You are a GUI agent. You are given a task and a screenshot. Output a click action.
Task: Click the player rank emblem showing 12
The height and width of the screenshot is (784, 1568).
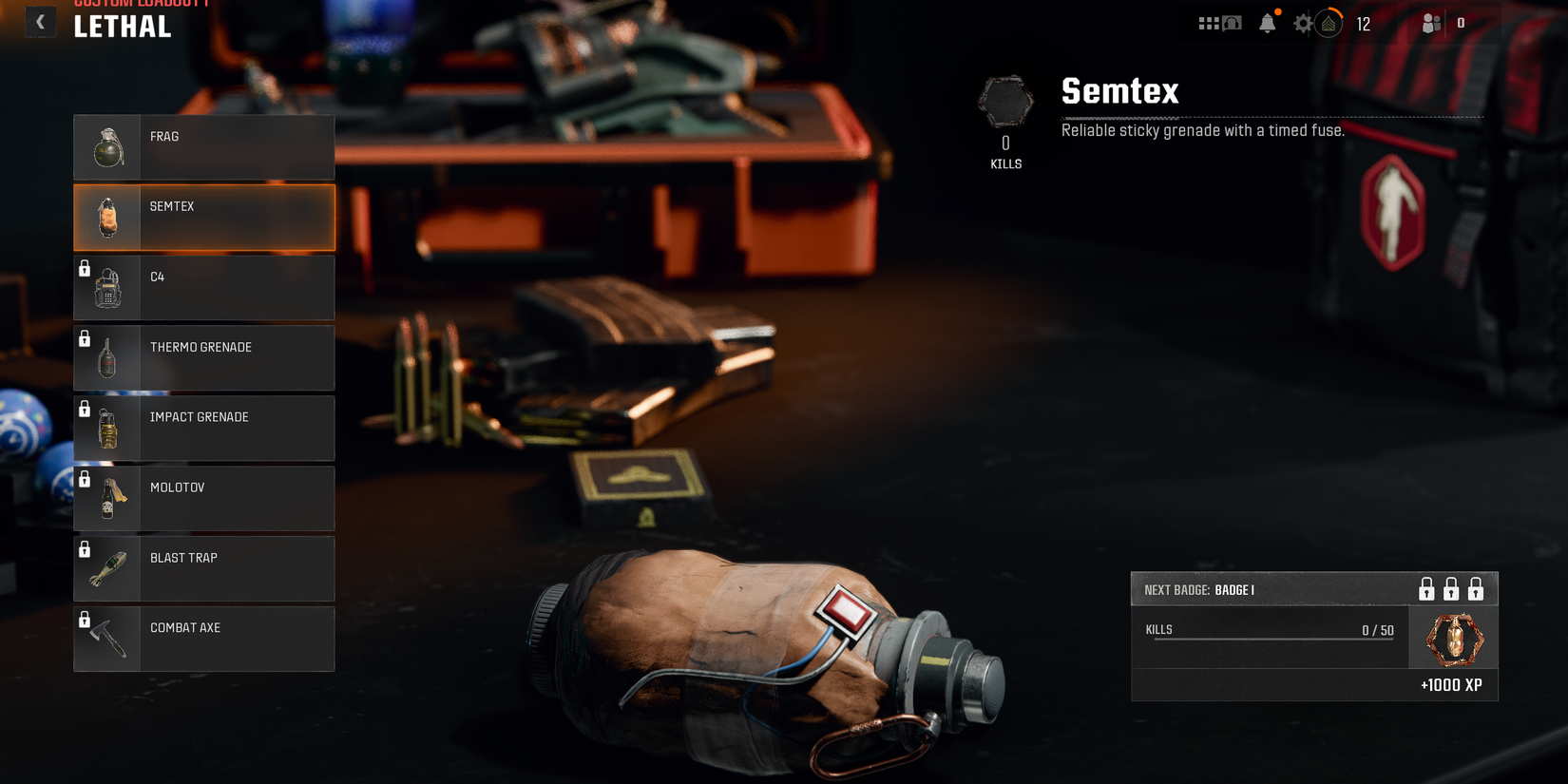pos(1329,22)
